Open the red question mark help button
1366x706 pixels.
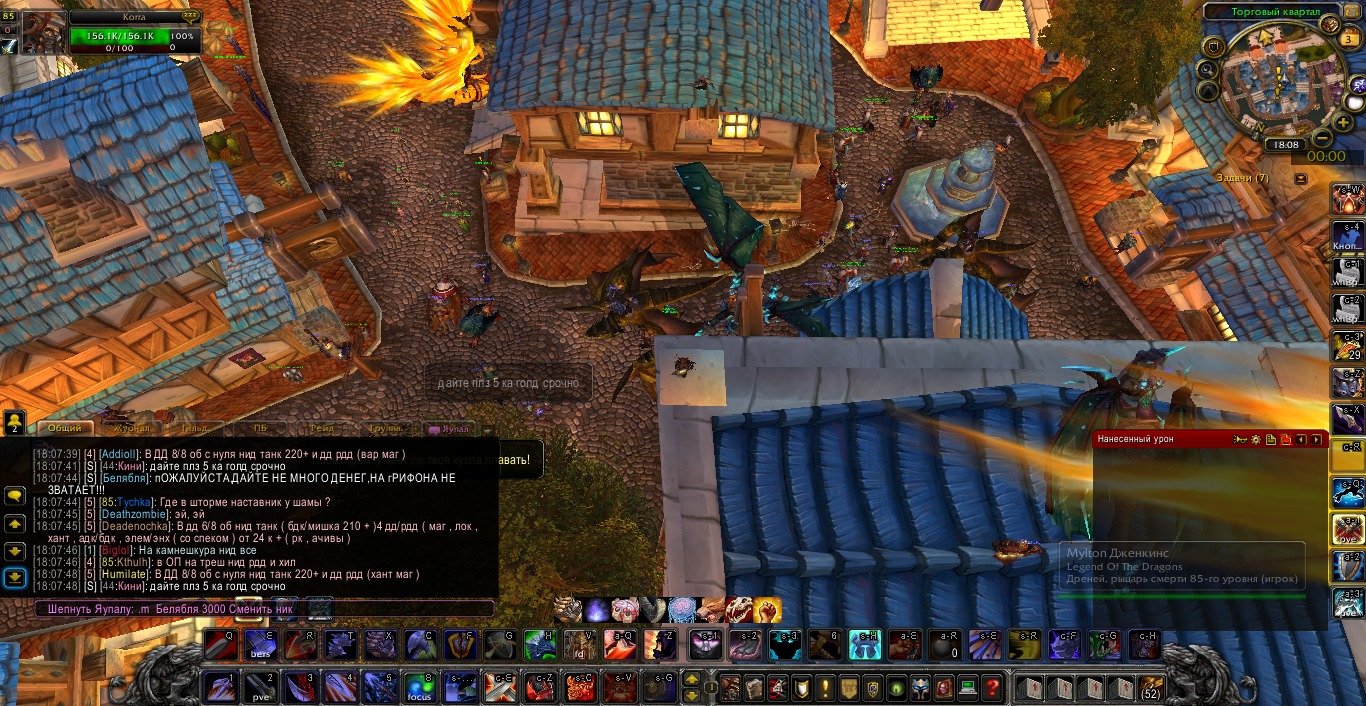click(x=991, y=688)
